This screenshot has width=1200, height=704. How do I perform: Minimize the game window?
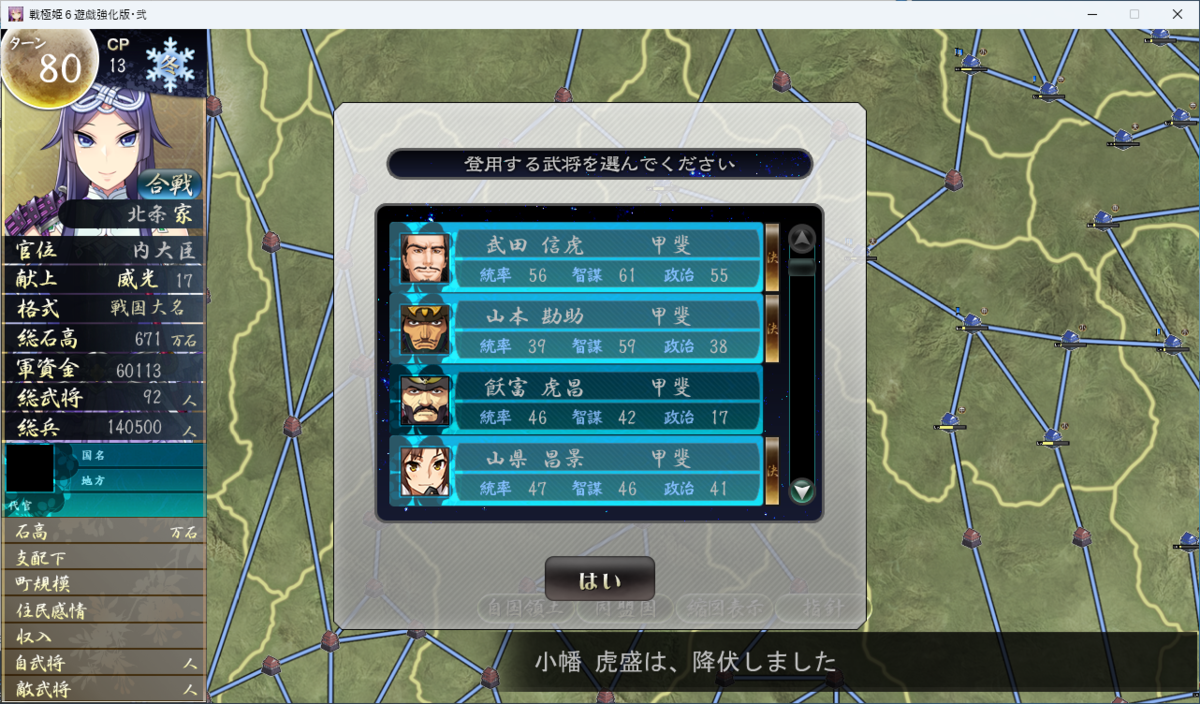click(x=1088, y=14)
